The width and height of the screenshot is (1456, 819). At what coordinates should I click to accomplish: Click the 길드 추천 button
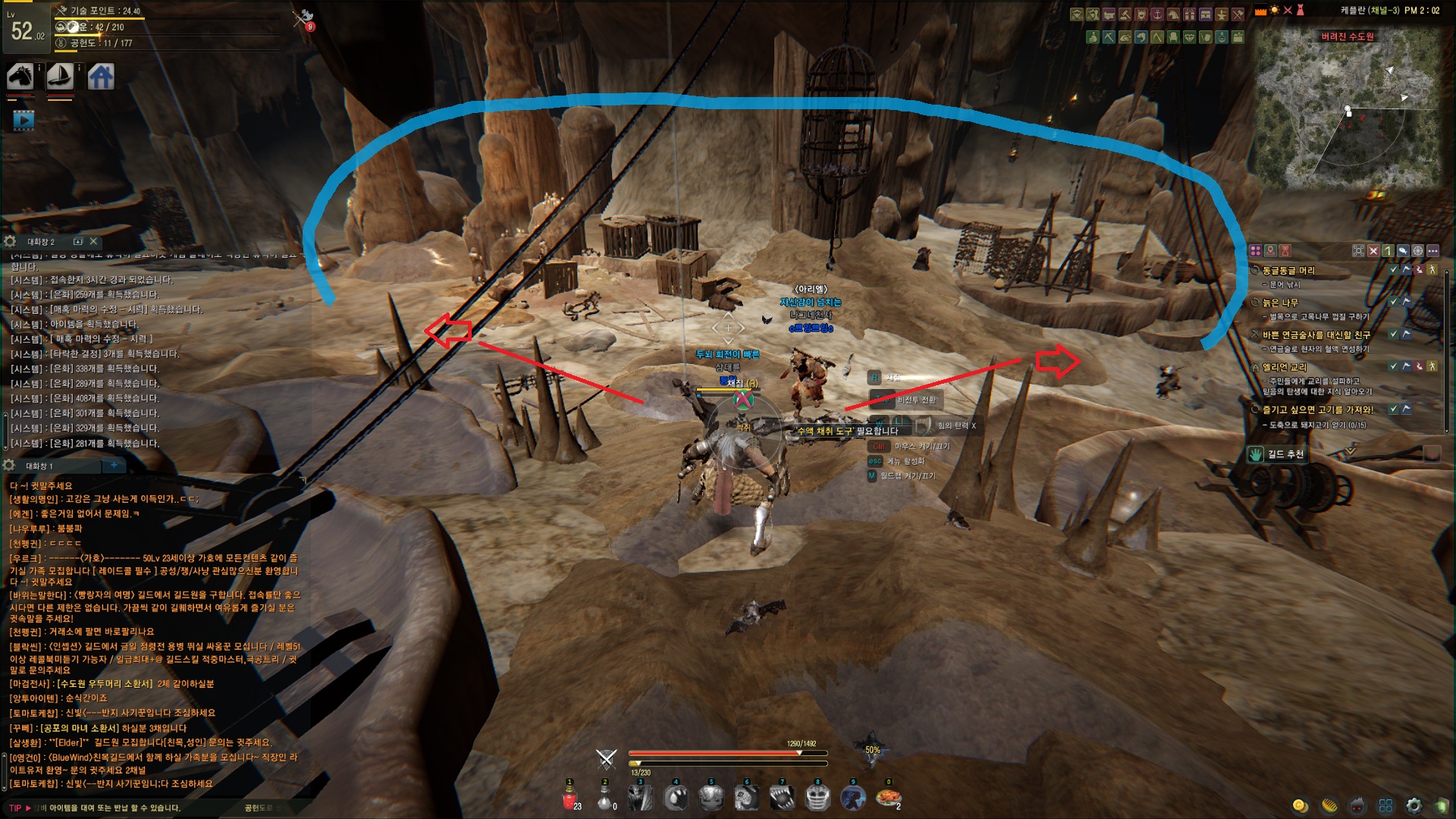point(1278,454)
